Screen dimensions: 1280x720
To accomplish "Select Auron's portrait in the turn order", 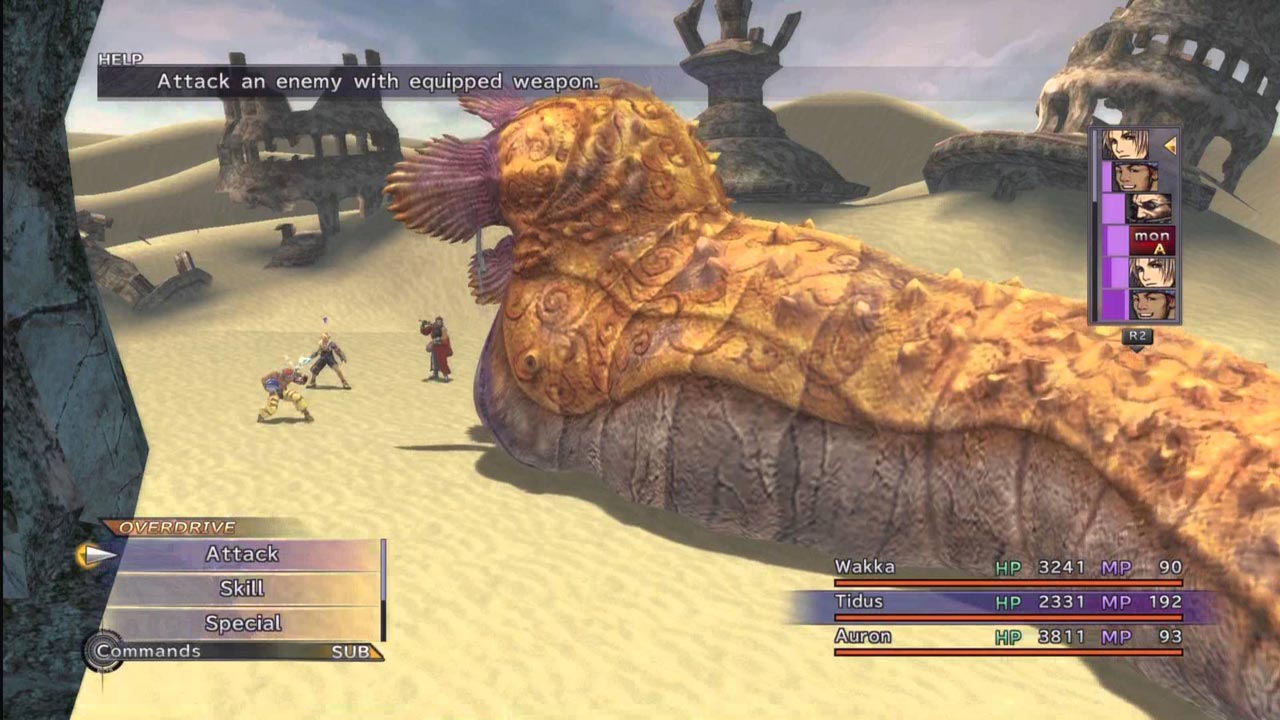I will 1150,208.
